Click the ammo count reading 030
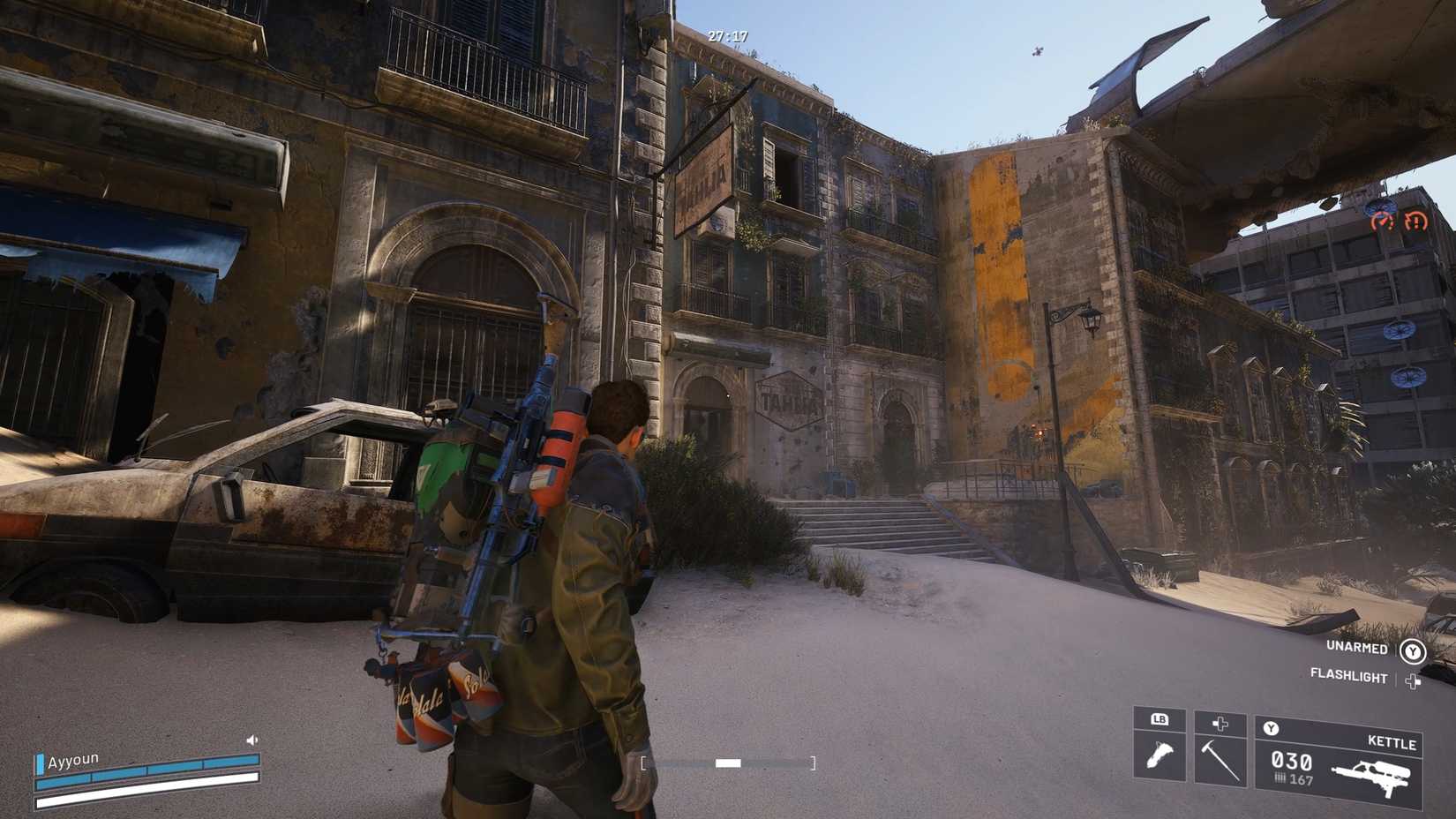Viewport: 1456px width, 819px height. pyautogui.click(x=1291, y=760)
